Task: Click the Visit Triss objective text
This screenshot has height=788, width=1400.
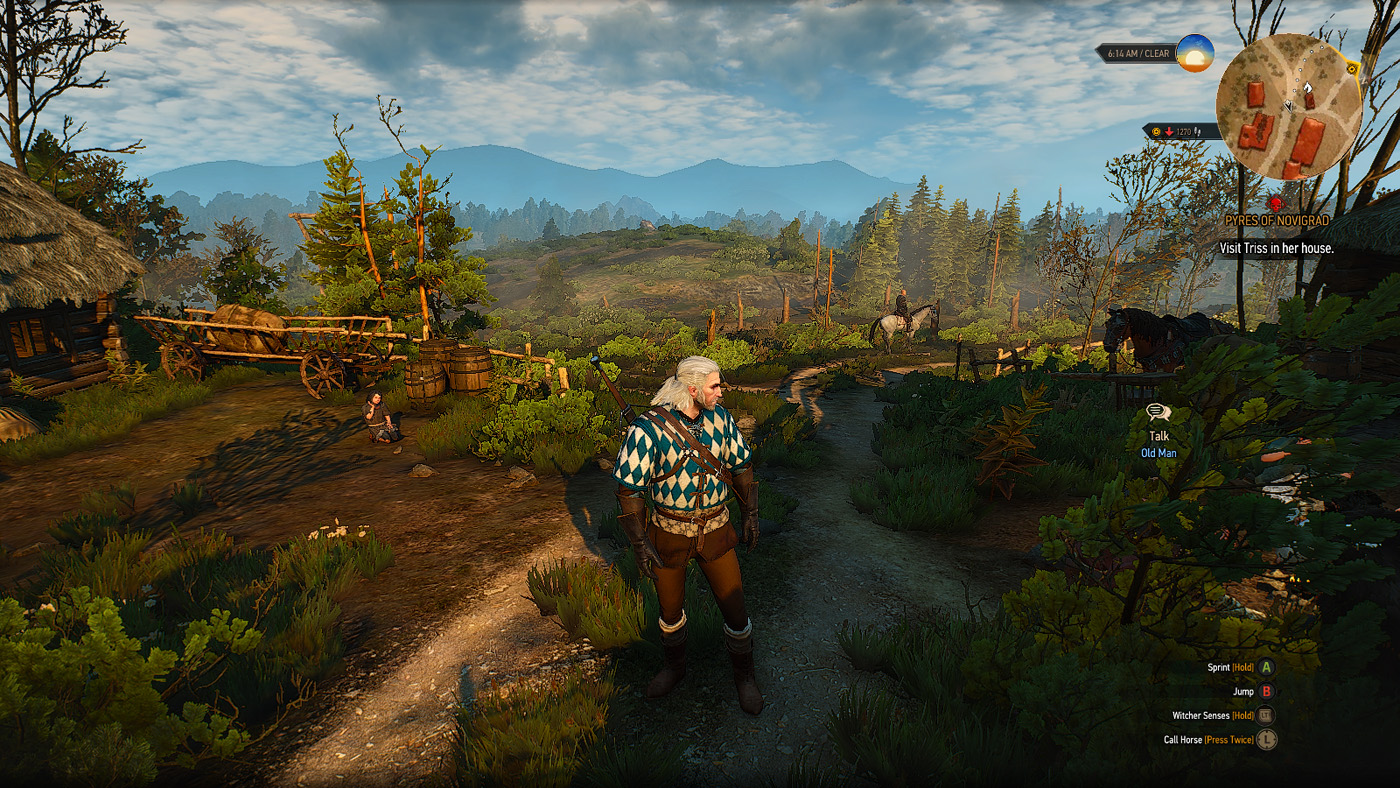Action: click(x=1276, y=247)
